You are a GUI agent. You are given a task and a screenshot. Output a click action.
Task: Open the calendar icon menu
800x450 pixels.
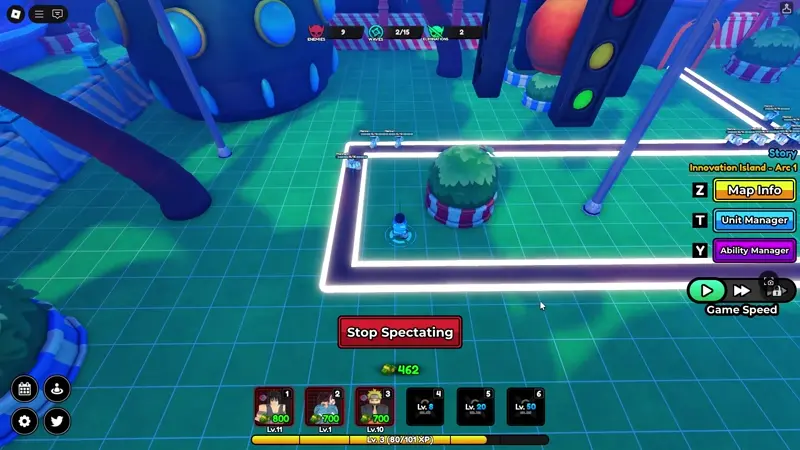(25, 389)
